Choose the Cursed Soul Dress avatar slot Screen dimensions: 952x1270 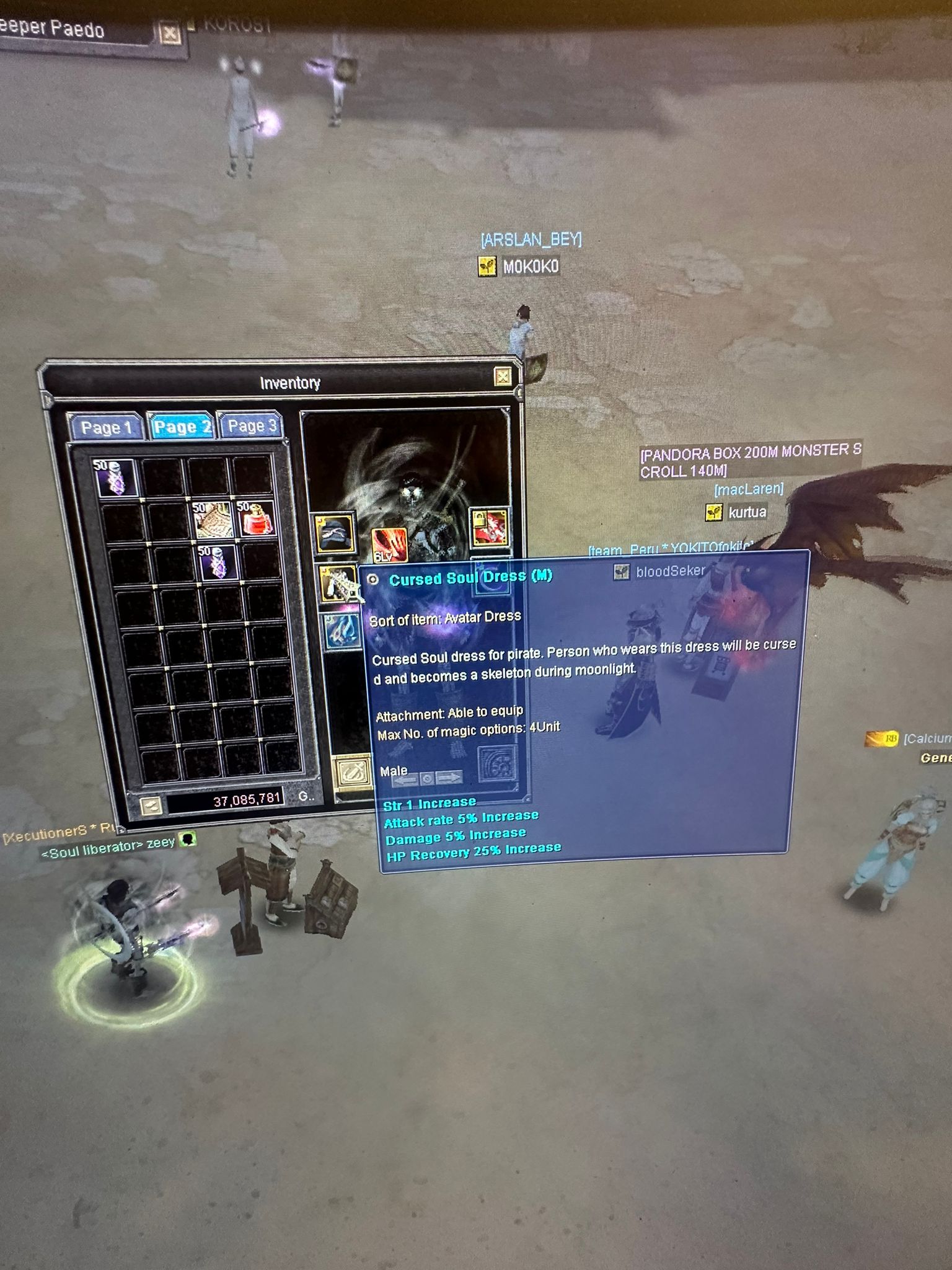338,584
